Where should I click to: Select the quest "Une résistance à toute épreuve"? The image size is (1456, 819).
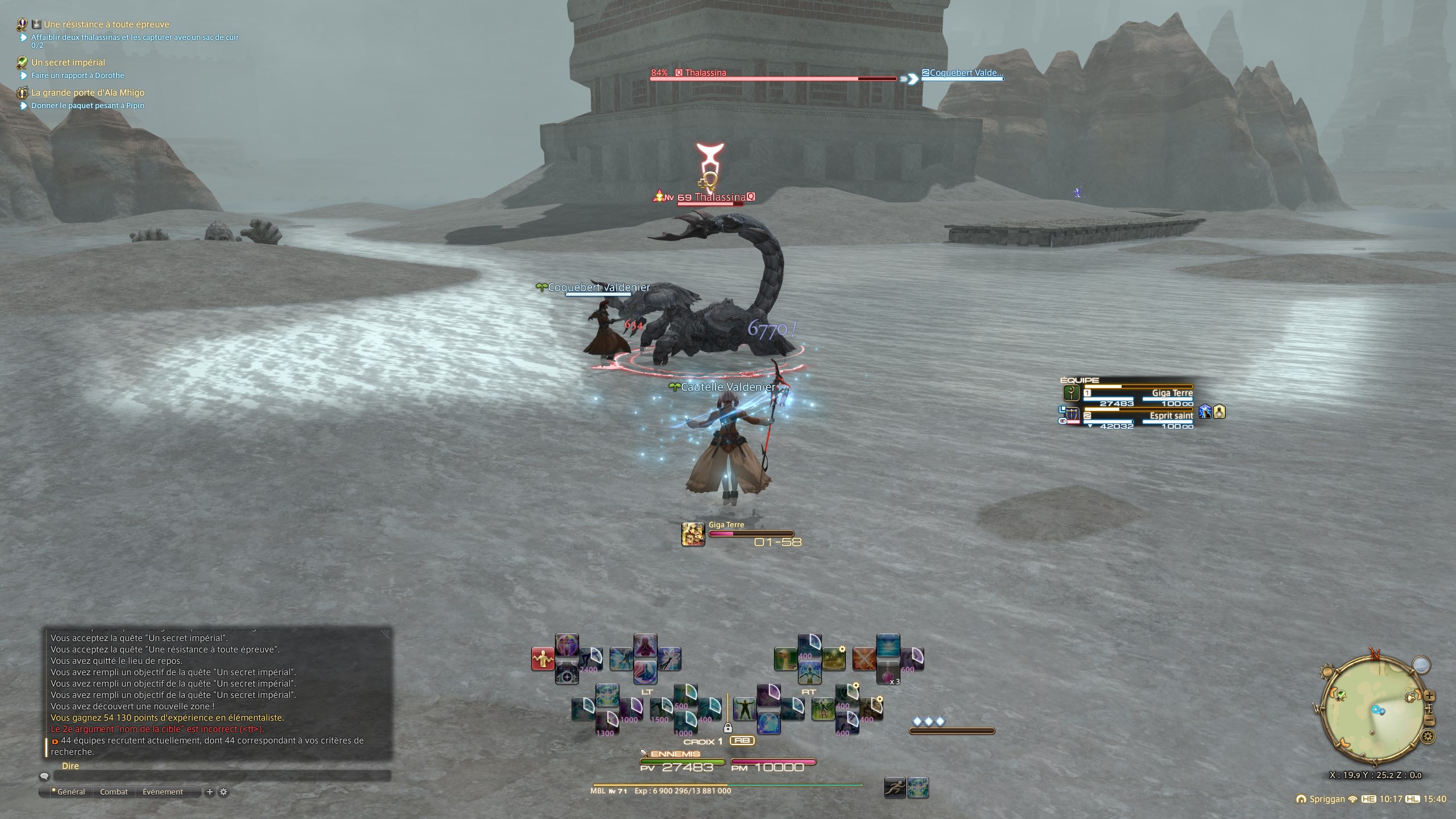[x=106, y=24]
